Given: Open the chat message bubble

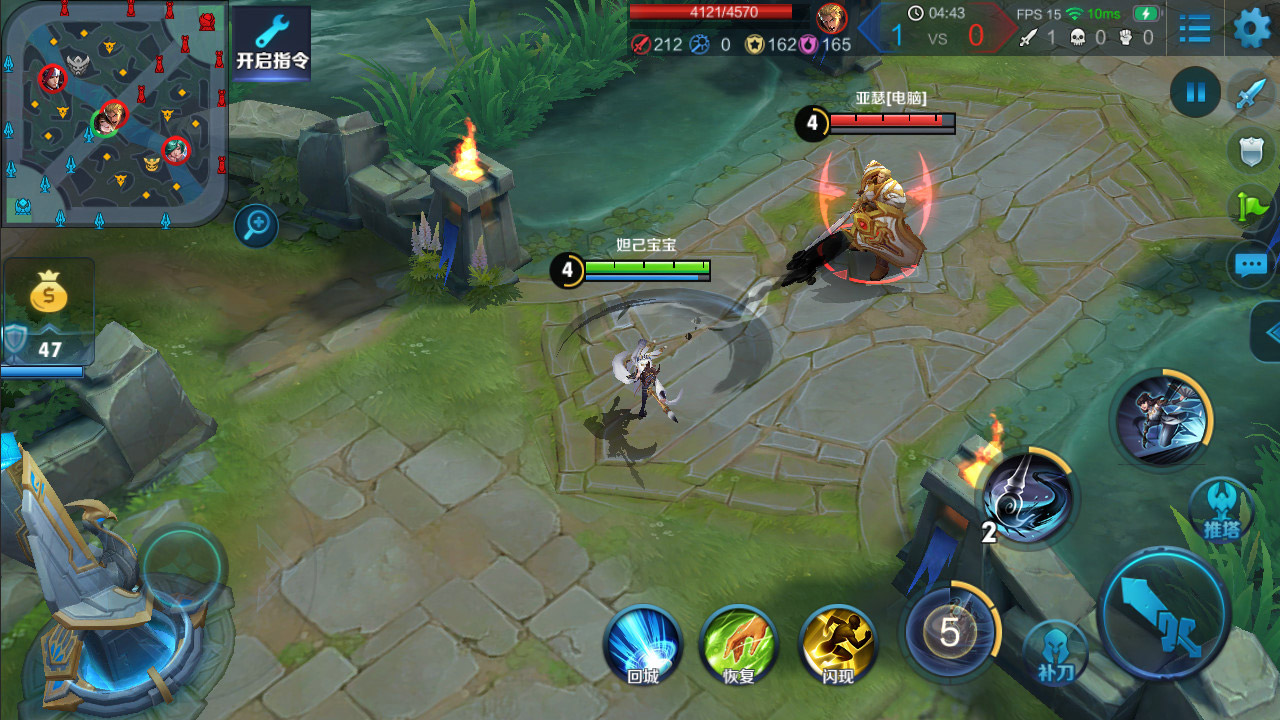Looking at the screenshot, I should click(1251, 265).
